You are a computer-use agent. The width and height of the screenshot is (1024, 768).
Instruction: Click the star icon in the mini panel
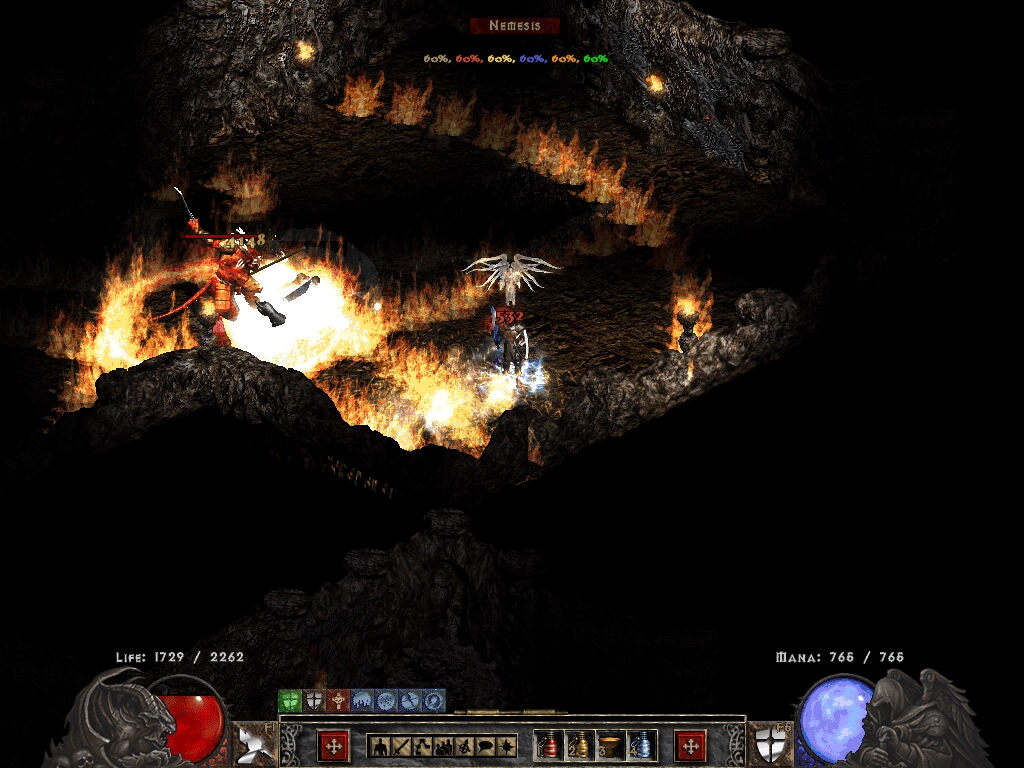click(508, 745)
